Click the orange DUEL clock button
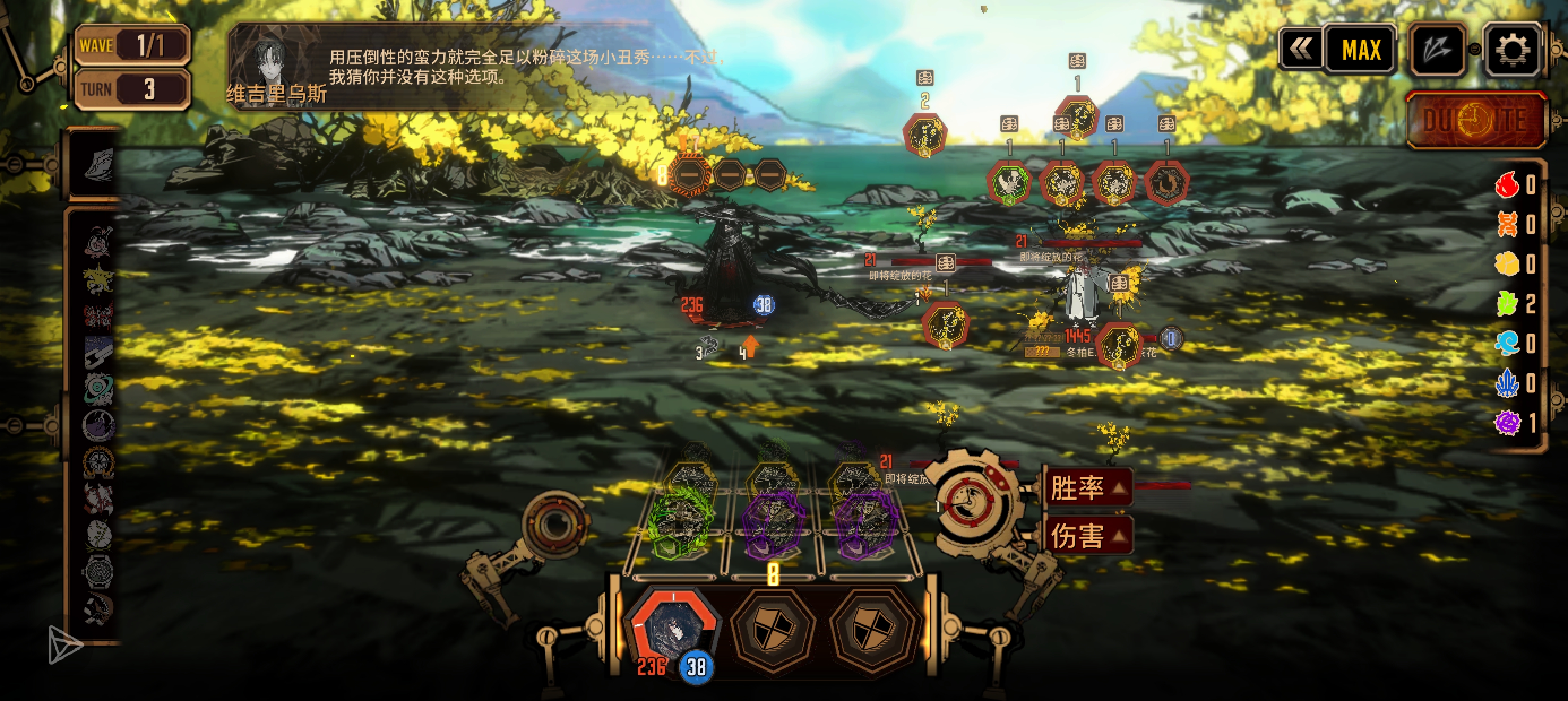Image resolution: width=1568 pixels, height=701 pixels. tap(1475, 120)
